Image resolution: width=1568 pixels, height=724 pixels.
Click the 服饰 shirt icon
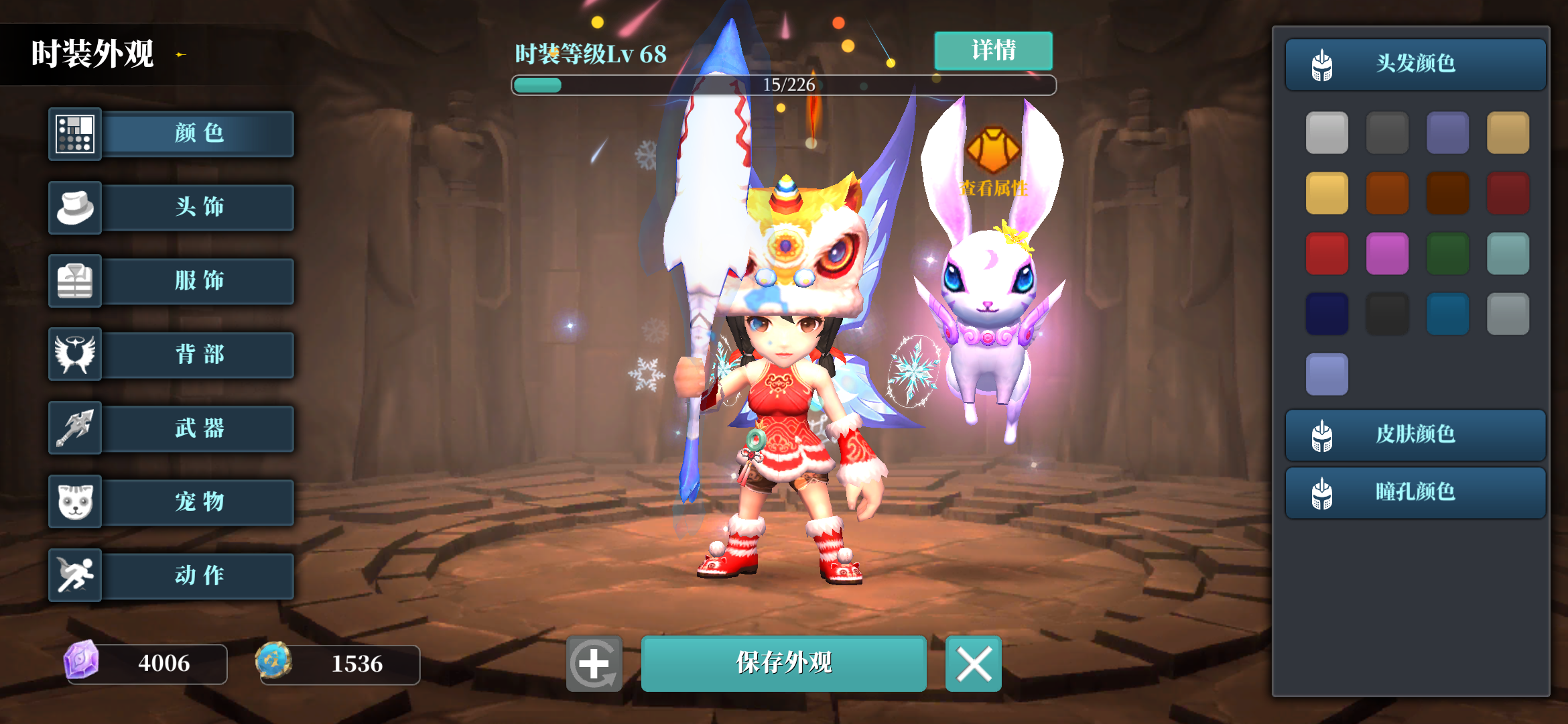[x=75, y=281]
